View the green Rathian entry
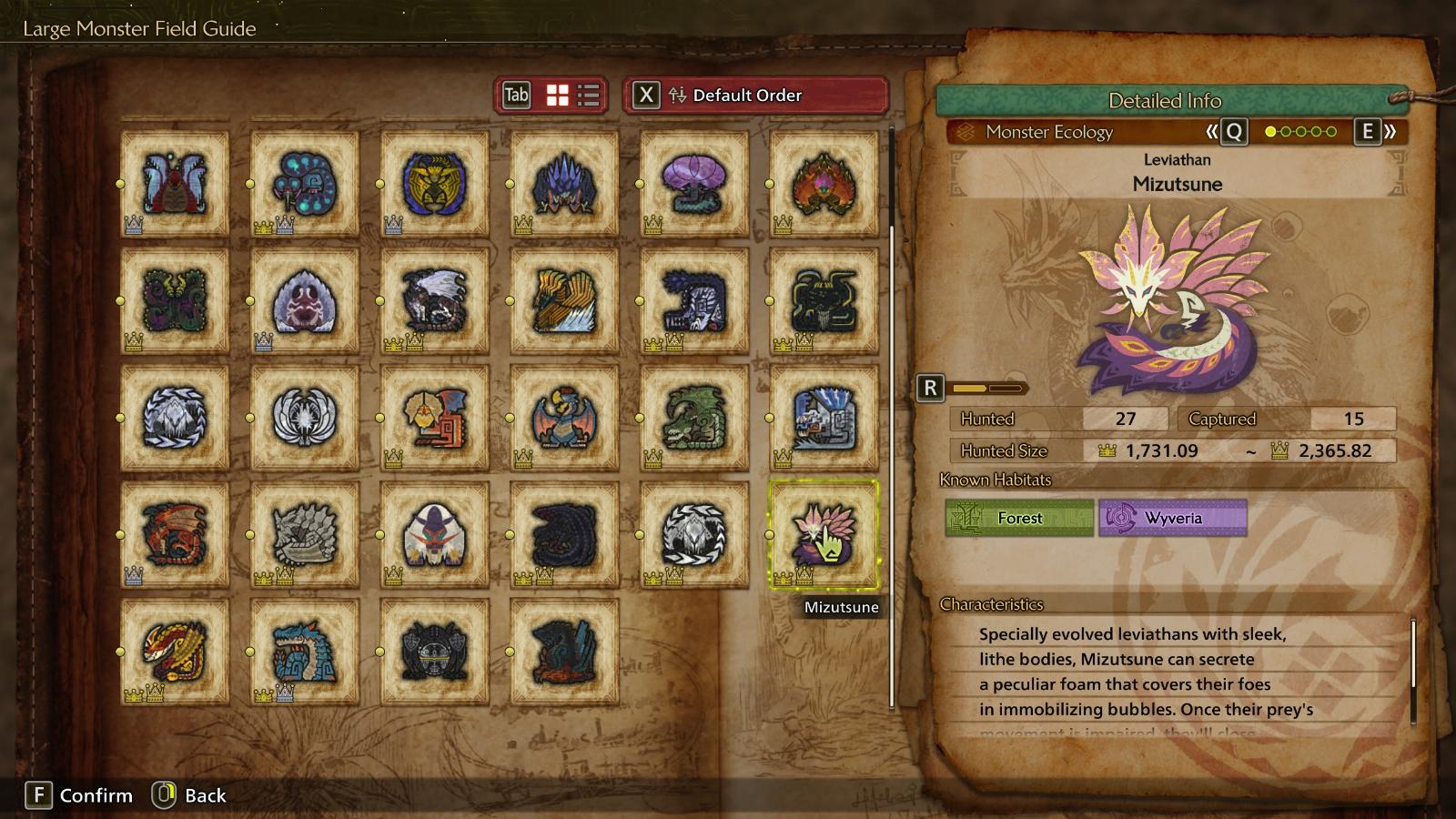 [x=694, y=418]
